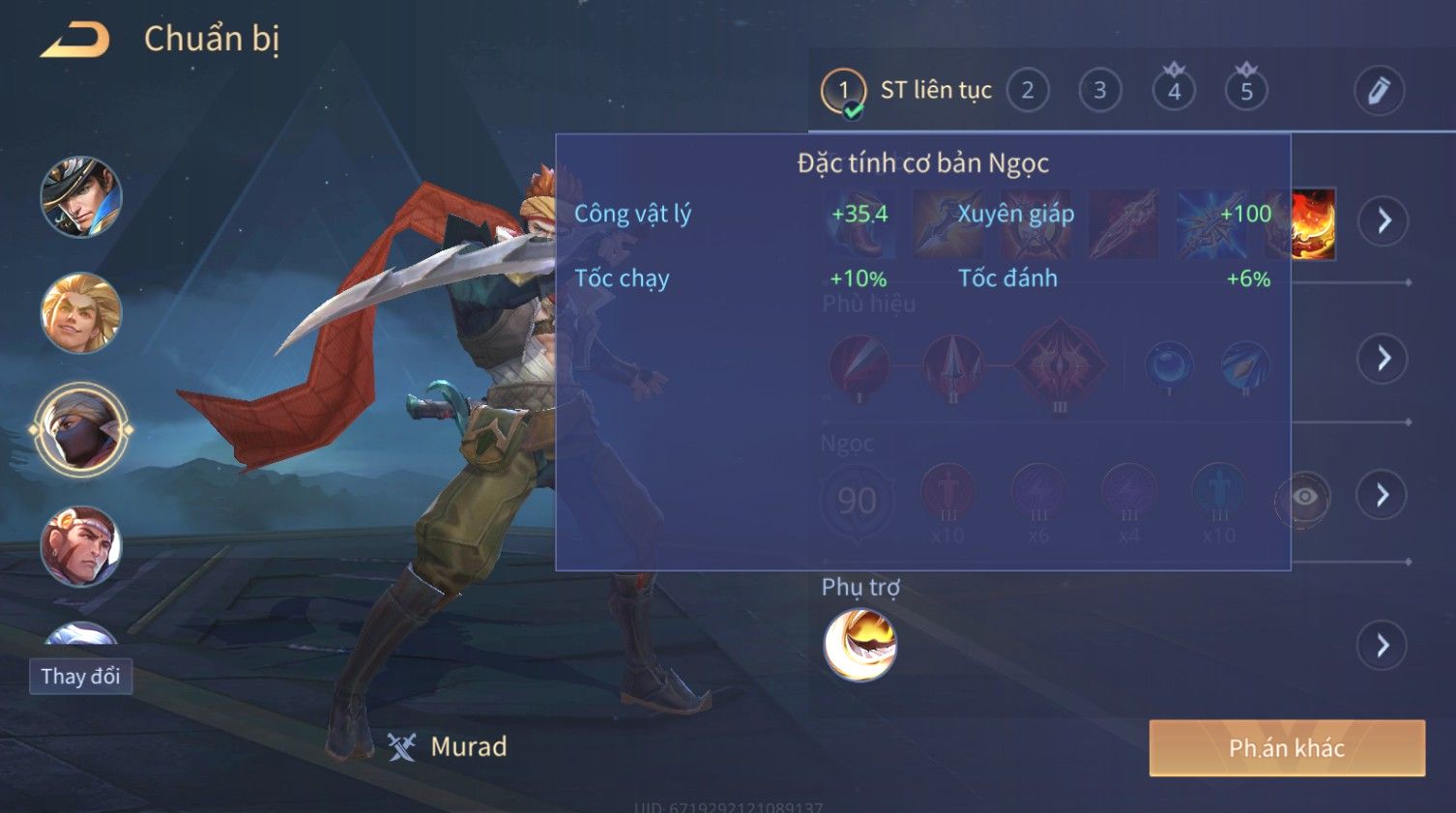Toggle the Ngọc stats eye icon

pyautogui.click(x=1304, y=498)
